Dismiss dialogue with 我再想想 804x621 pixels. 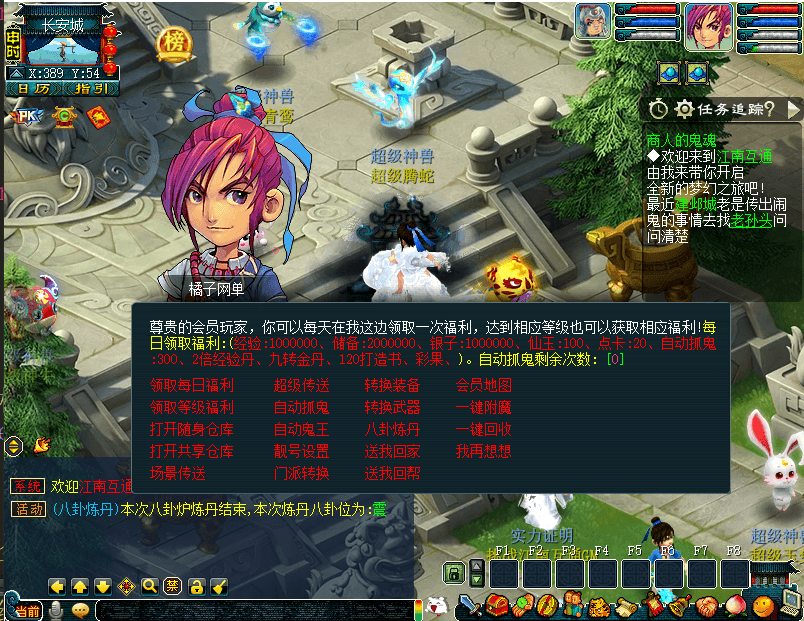[484, 451]
